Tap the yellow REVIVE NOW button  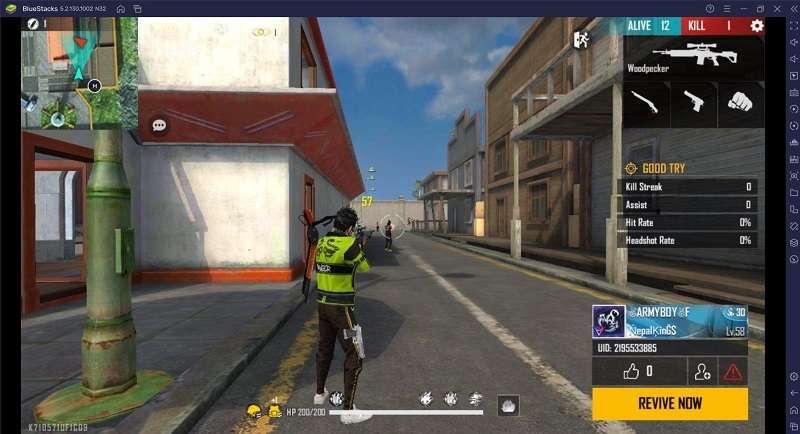pos(669,403)
